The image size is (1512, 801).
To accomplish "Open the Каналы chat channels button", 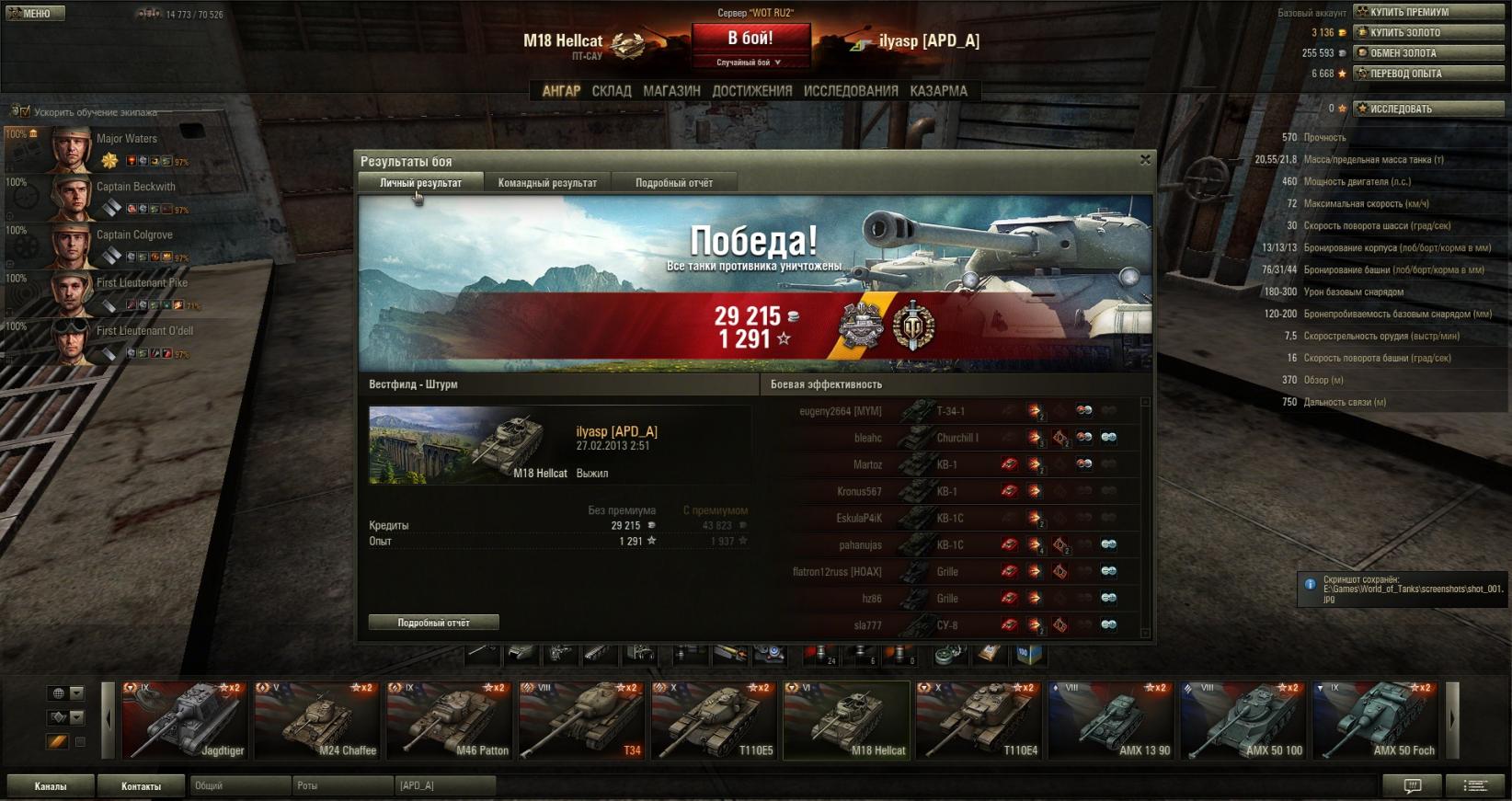I will click(x=51, y=786).
